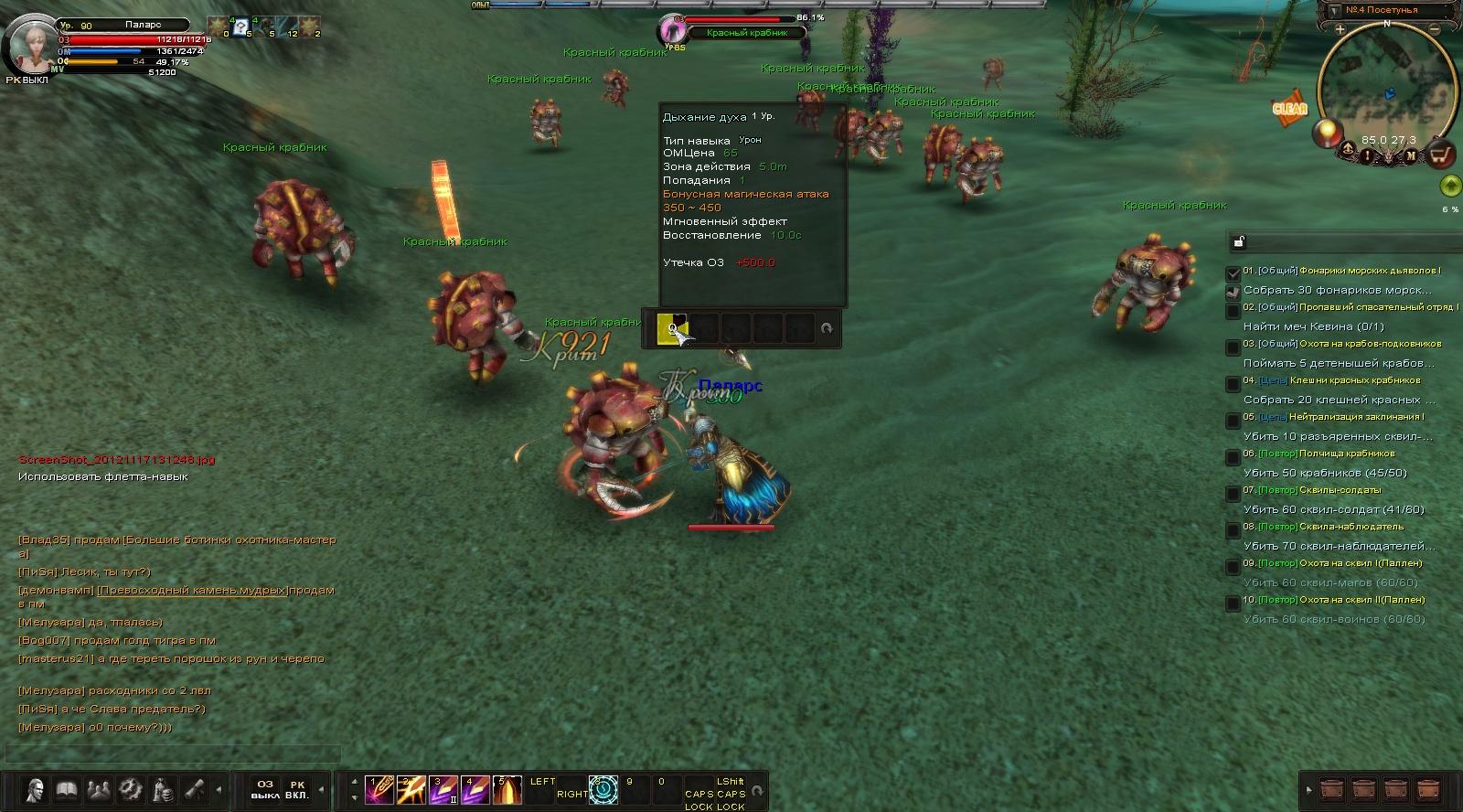
Task: Use the lightning slash skill in slot 2
Action: pyautogui.click(x=411, y=789)
